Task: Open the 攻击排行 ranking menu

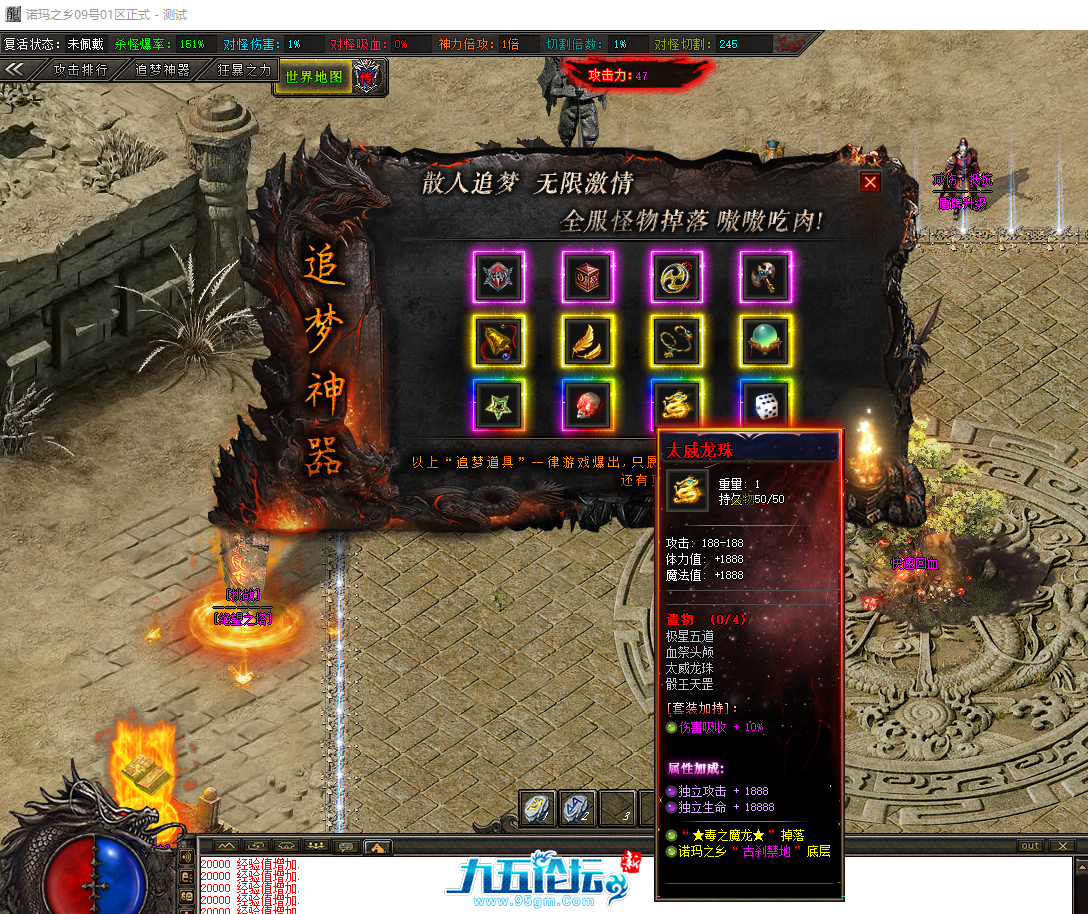Action: click(x=80, y=70)
